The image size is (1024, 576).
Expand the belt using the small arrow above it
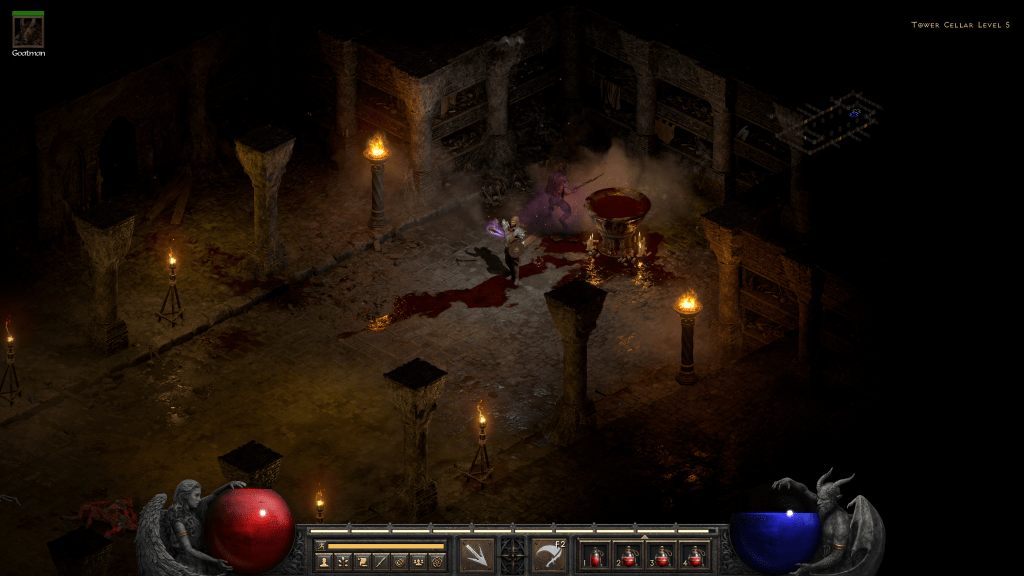(644, 536)
